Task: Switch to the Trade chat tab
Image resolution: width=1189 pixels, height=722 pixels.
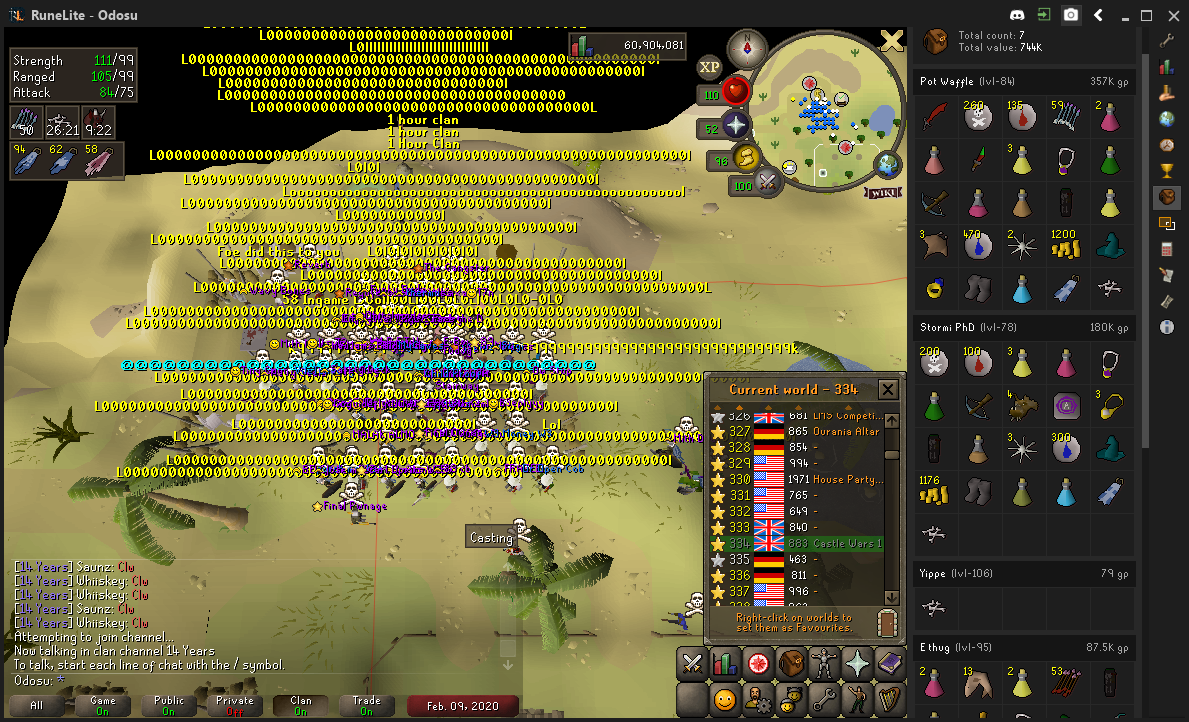Action: pos(367,705)
